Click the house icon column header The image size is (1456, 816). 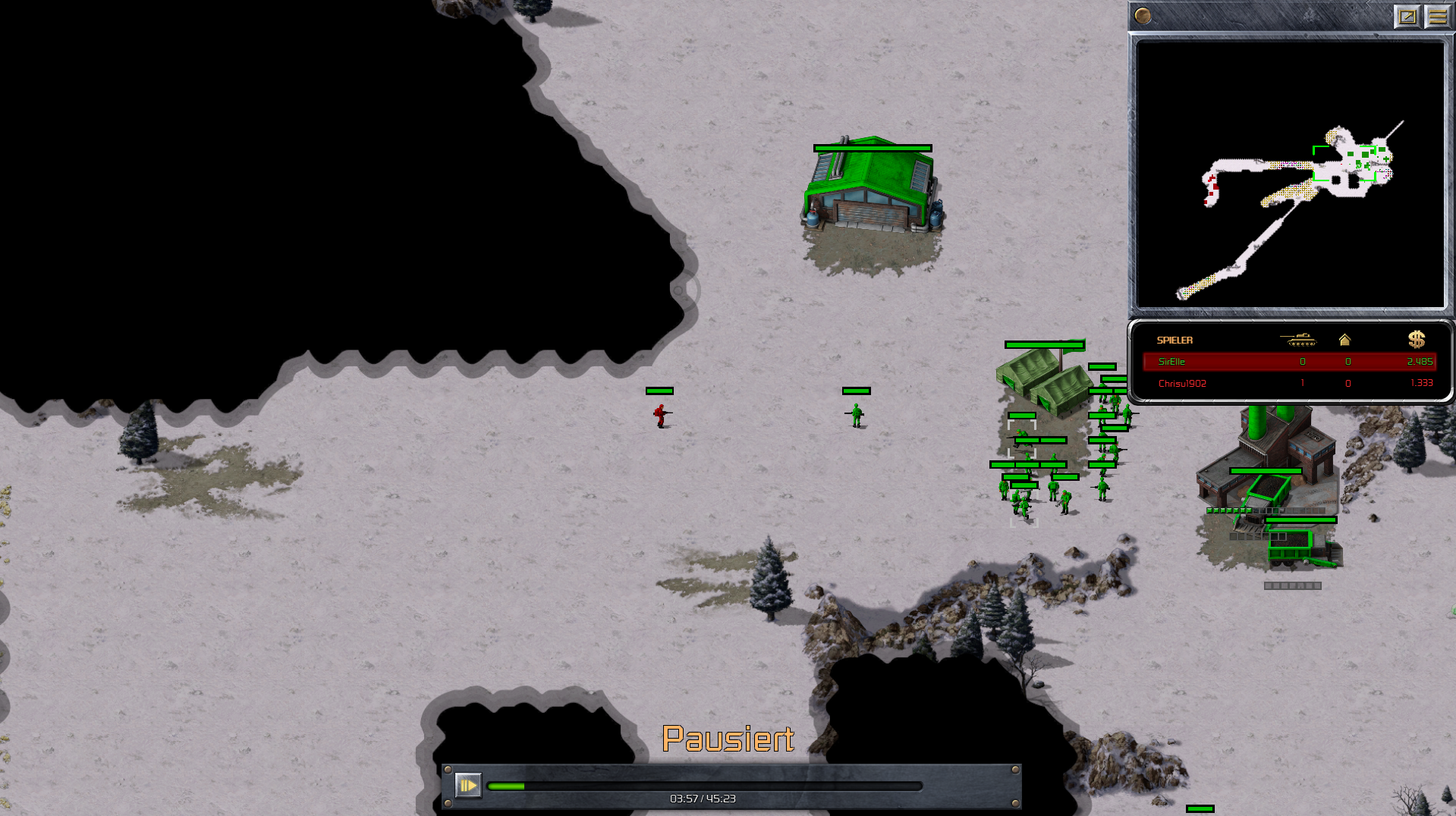pyautogui.click(x=1344, y=340)
